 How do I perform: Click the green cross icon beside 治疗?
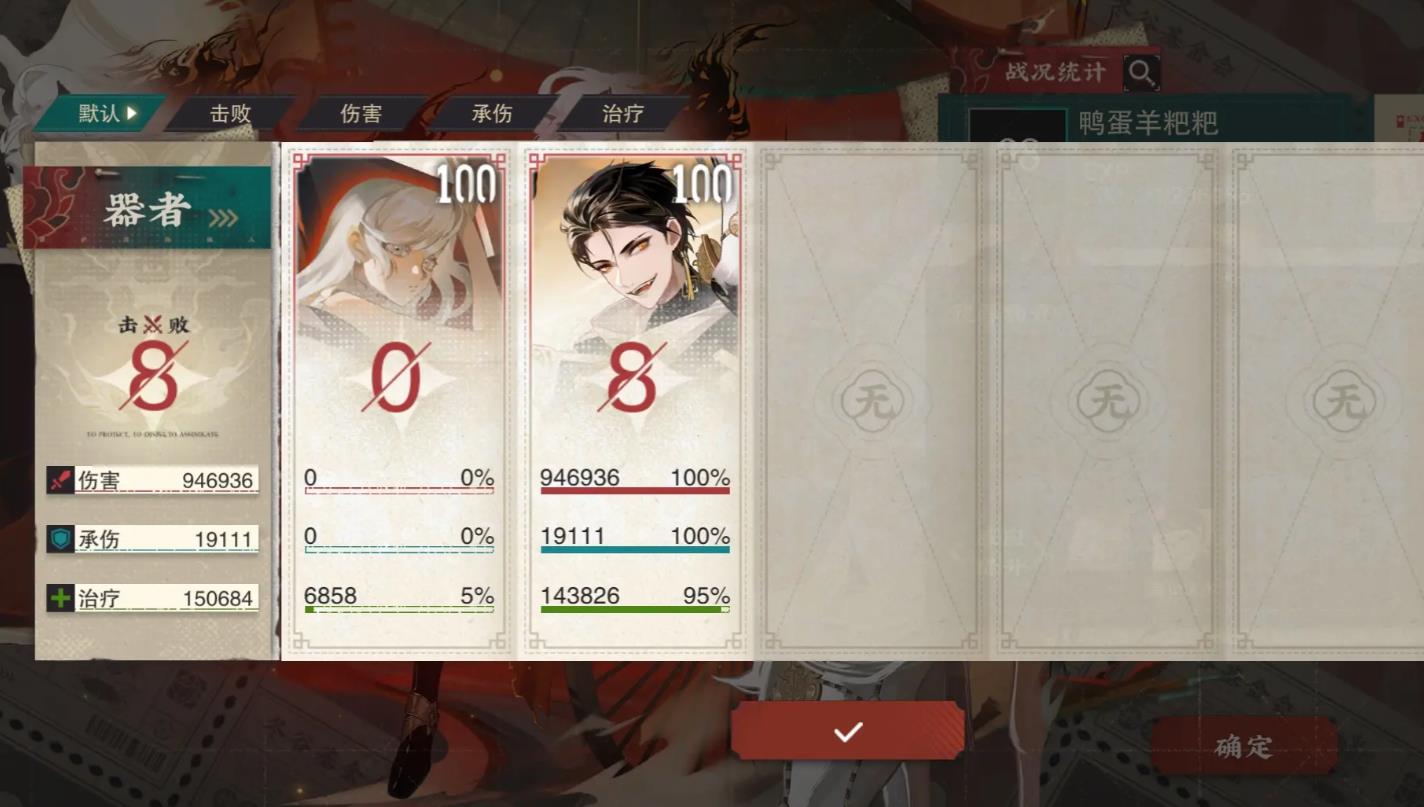tap(59, 598)
